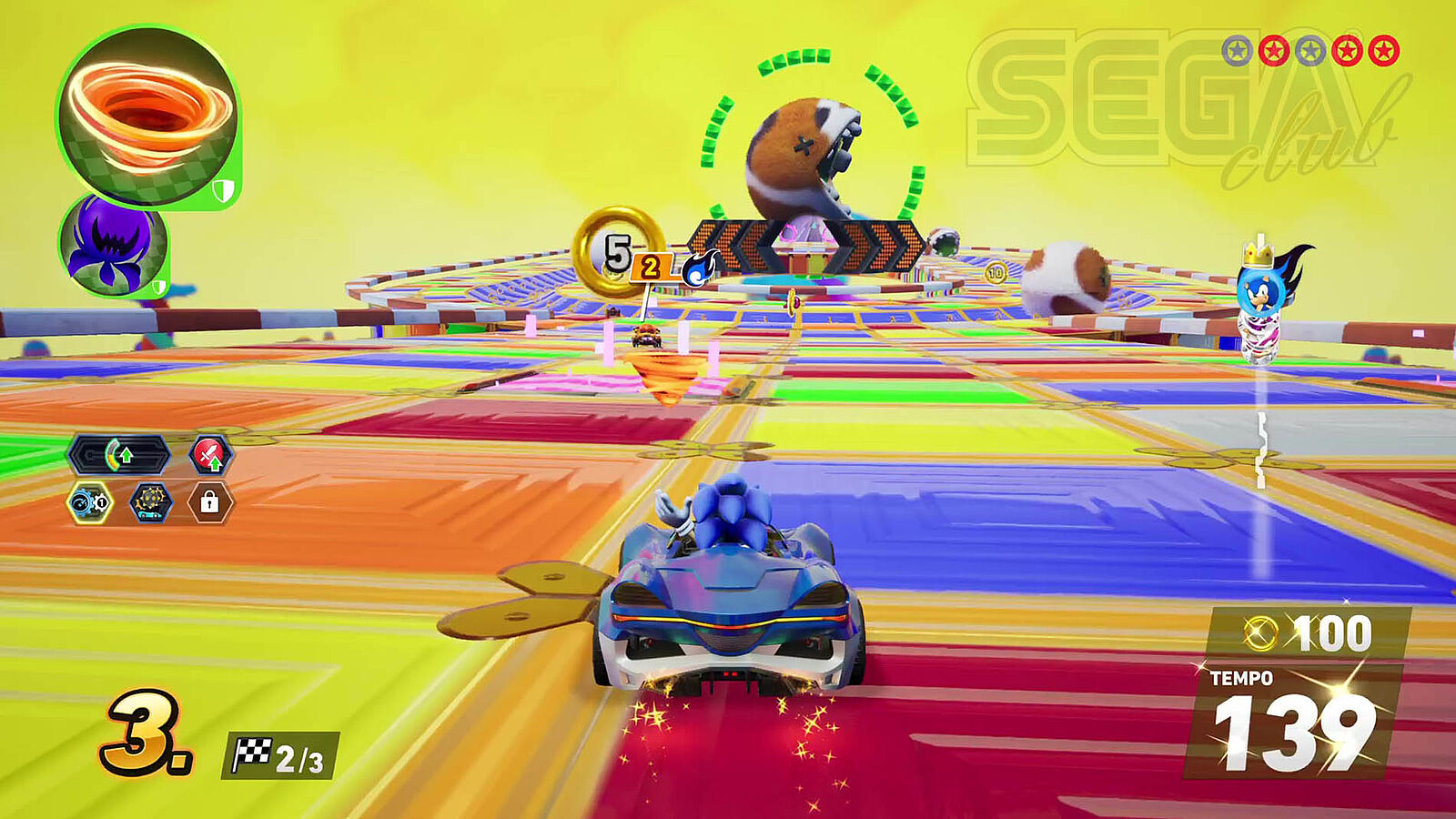Choose the blue speedometer gear gadget
1456x819 pixels.
point(90,502)
